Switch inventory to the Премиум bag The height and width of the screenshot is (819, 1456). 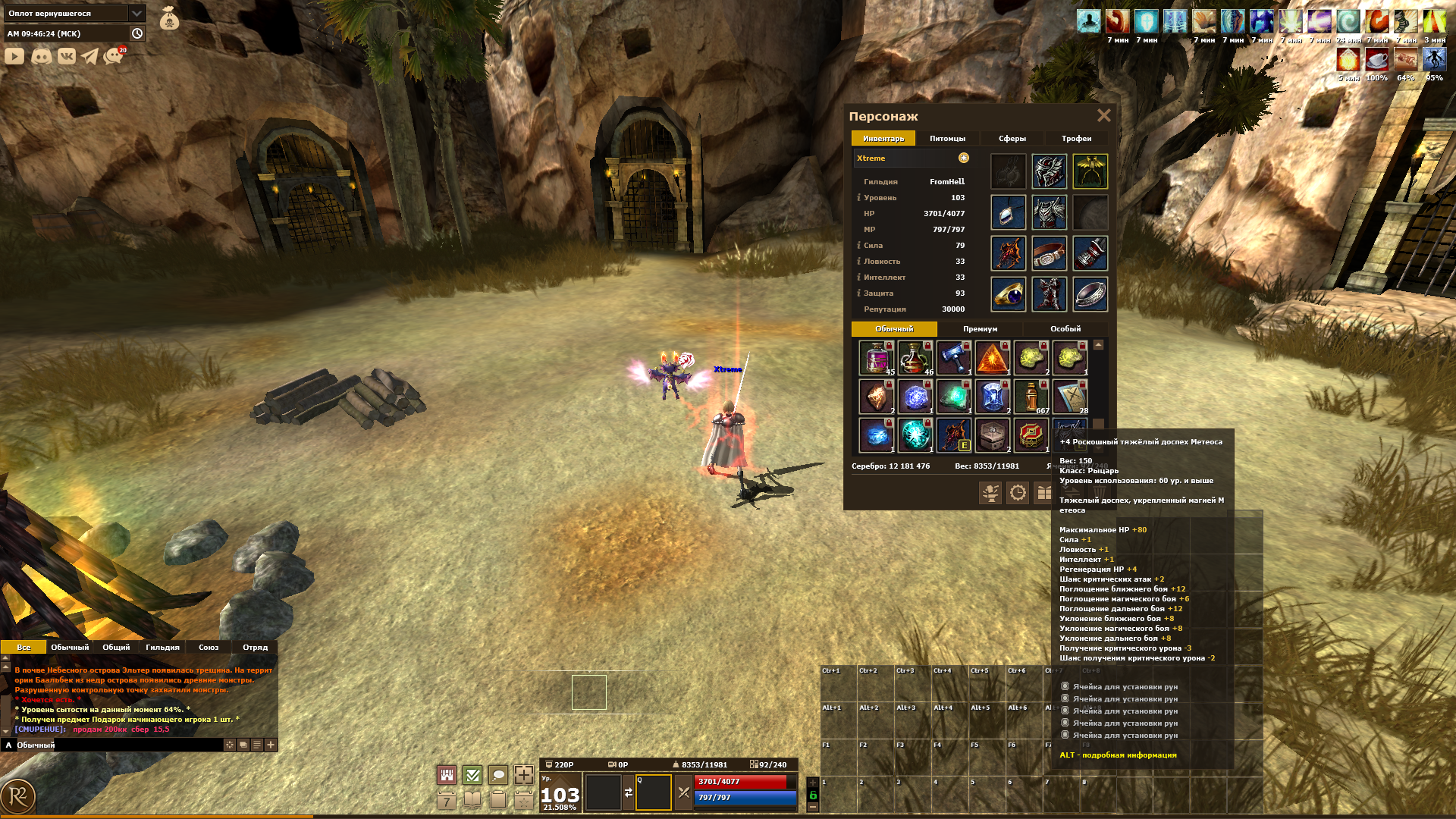980,329
